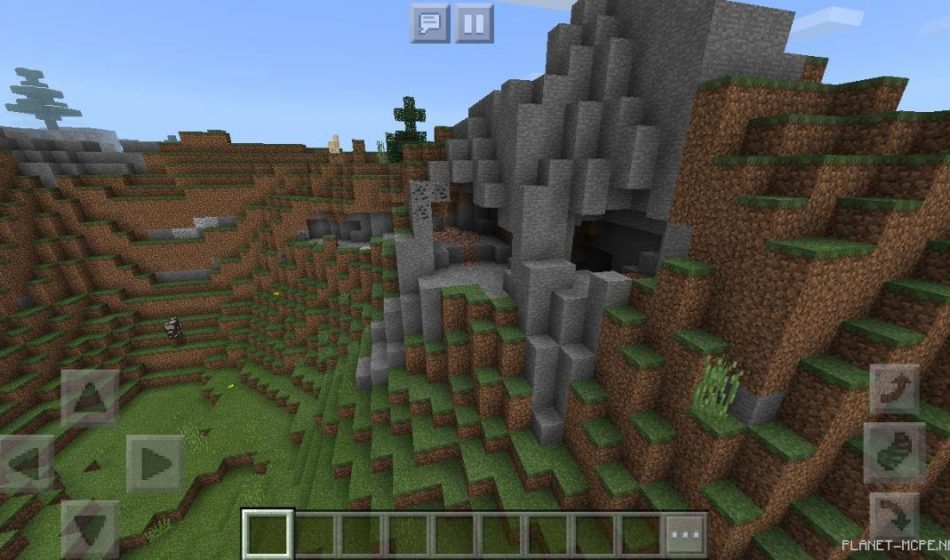Tap the strafe left arrow
The width and height of the screenshot is (950, 560).
tap(27, 463)
